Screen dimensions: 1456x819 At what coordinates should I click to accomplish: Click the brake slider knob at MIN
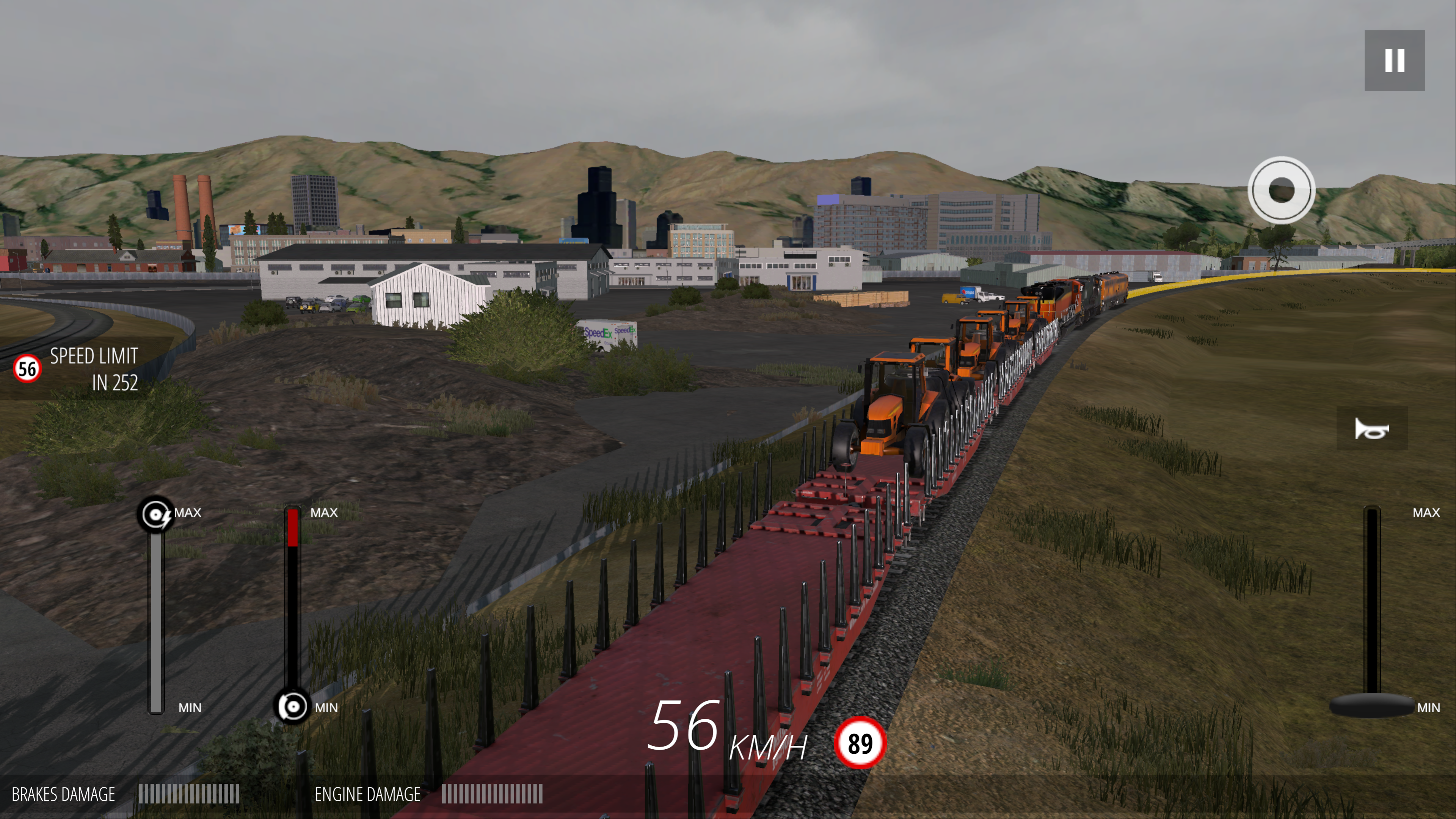coord(292,706)
